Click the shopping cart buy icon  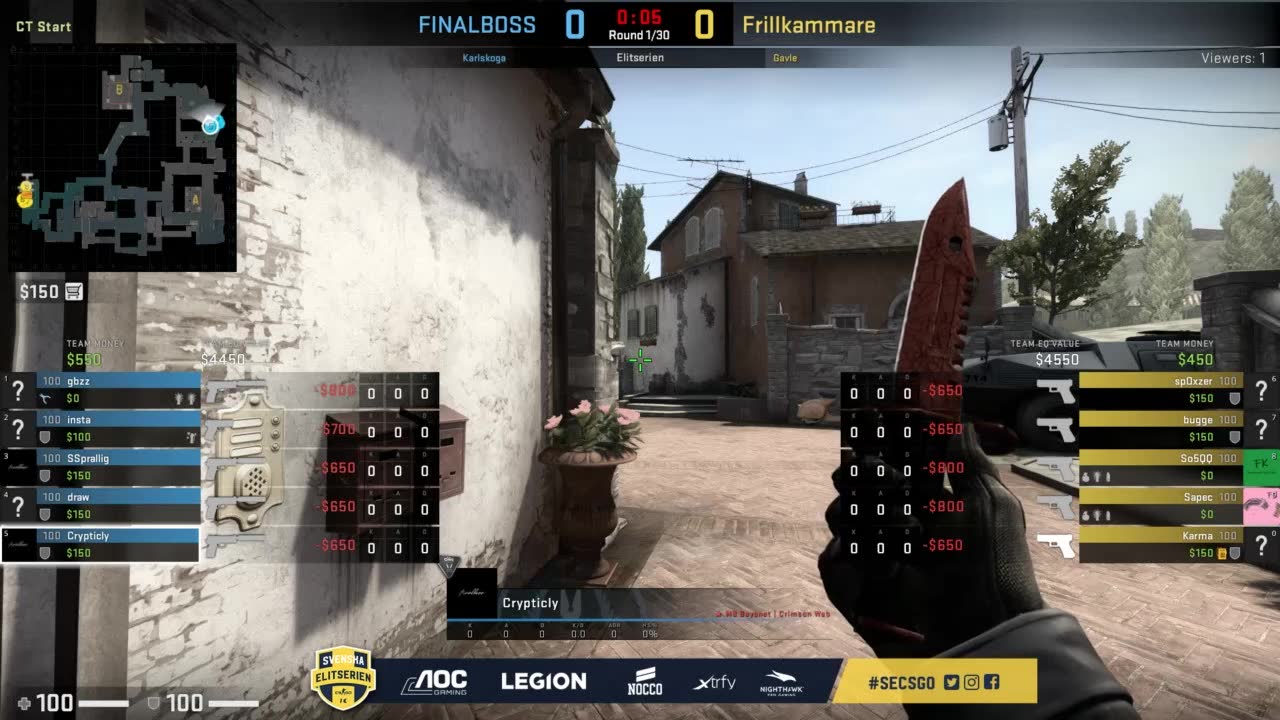pyautogui.click(x=73, y=291)
